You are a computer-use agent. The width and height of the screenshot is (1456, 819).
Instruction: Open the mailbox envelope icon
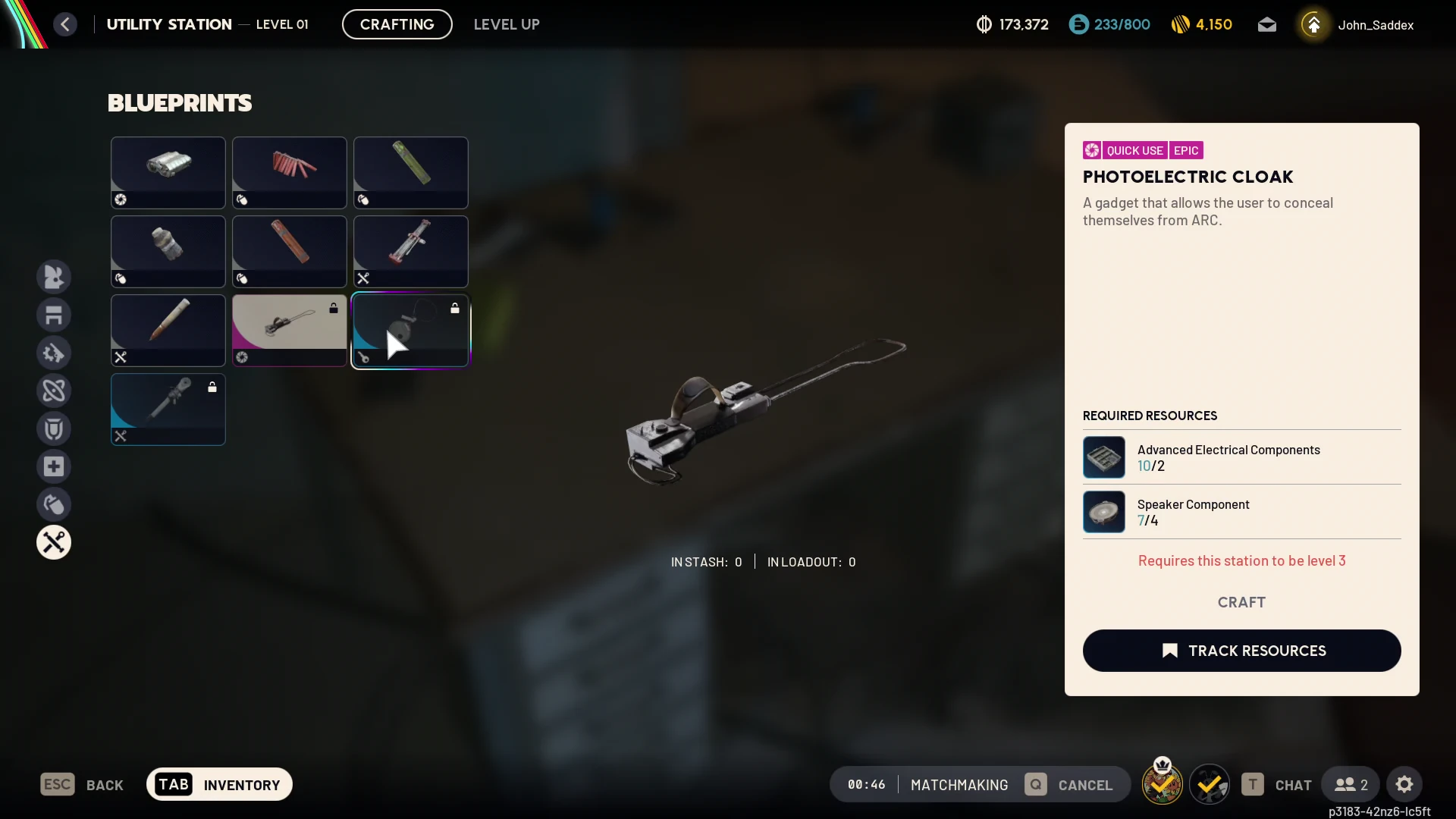pos(1266,25)
